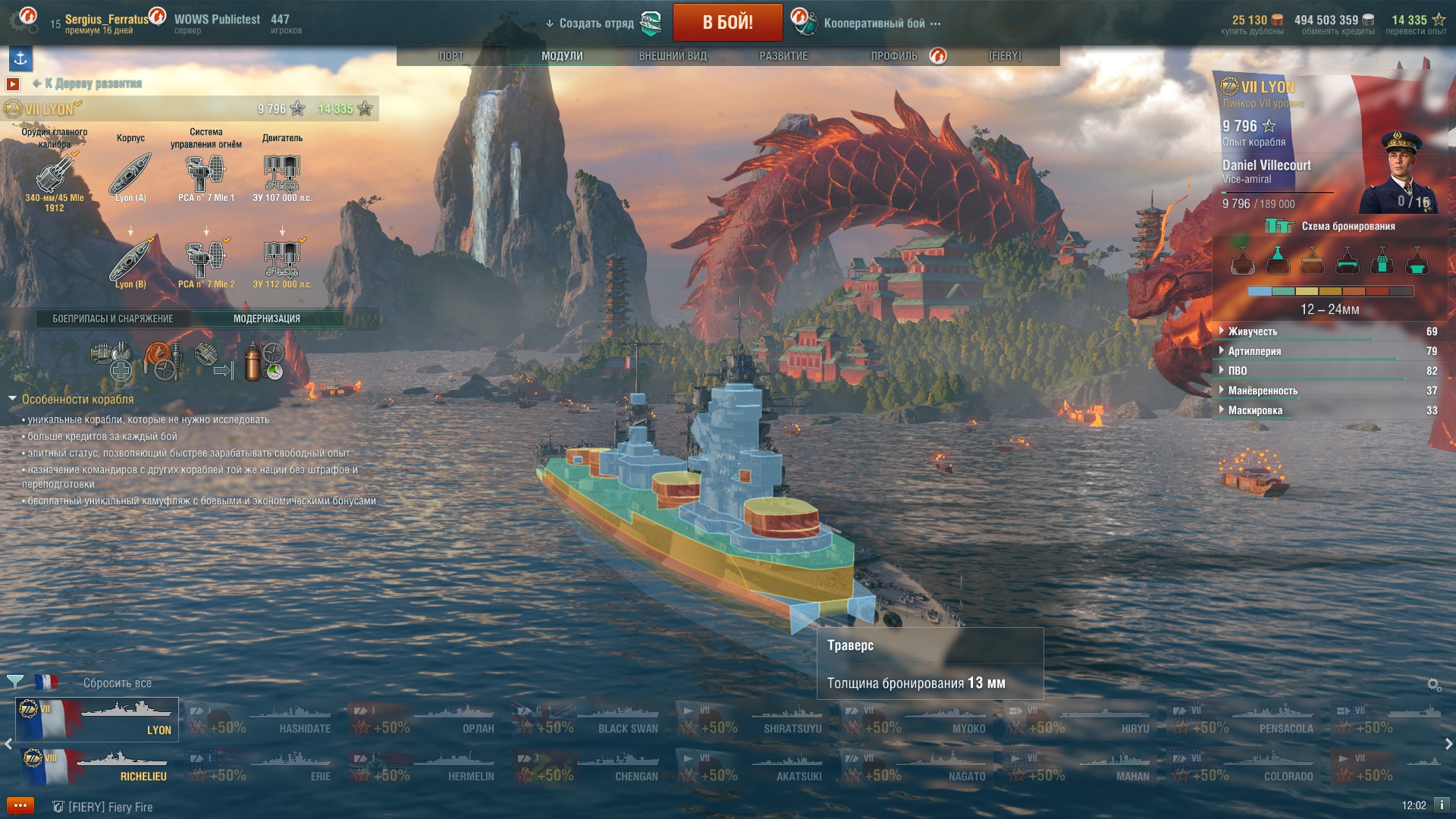Go to the ПРОФИЛЬ tab
This screenshot has width=1456, height=819.
coord(894,56)
